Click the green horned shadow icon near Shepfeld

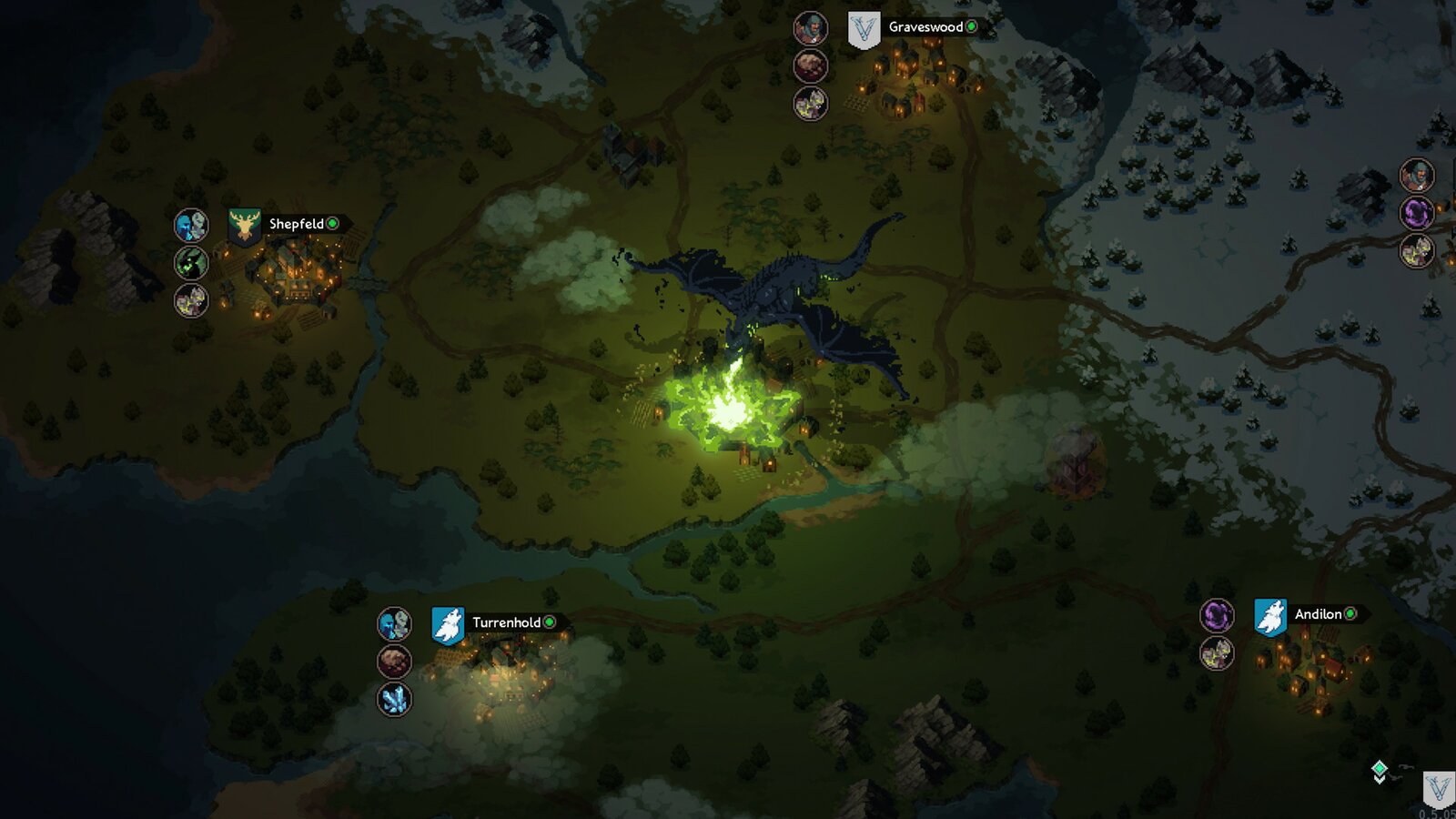[191, 263]
